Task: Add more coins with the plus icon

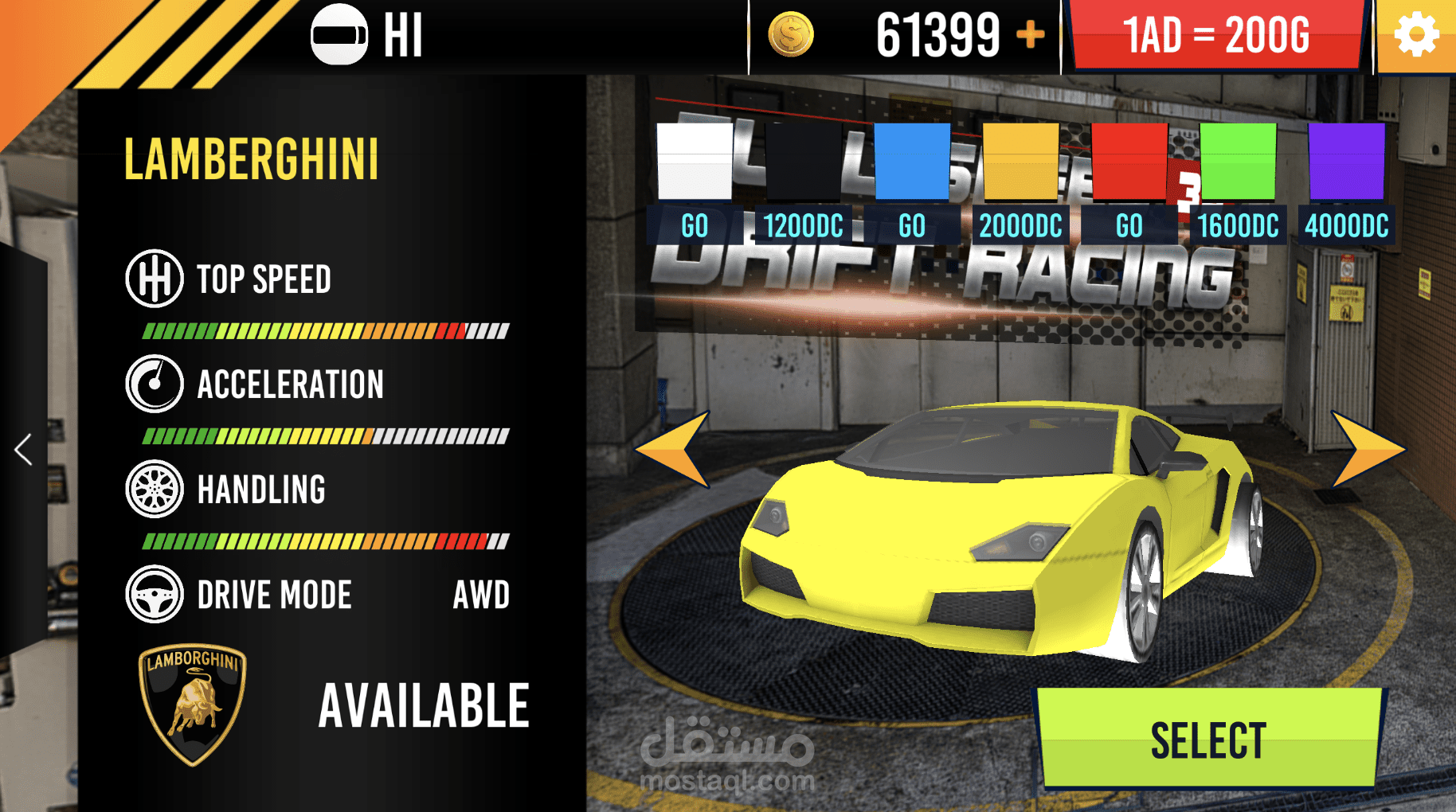Action: 1031,35
